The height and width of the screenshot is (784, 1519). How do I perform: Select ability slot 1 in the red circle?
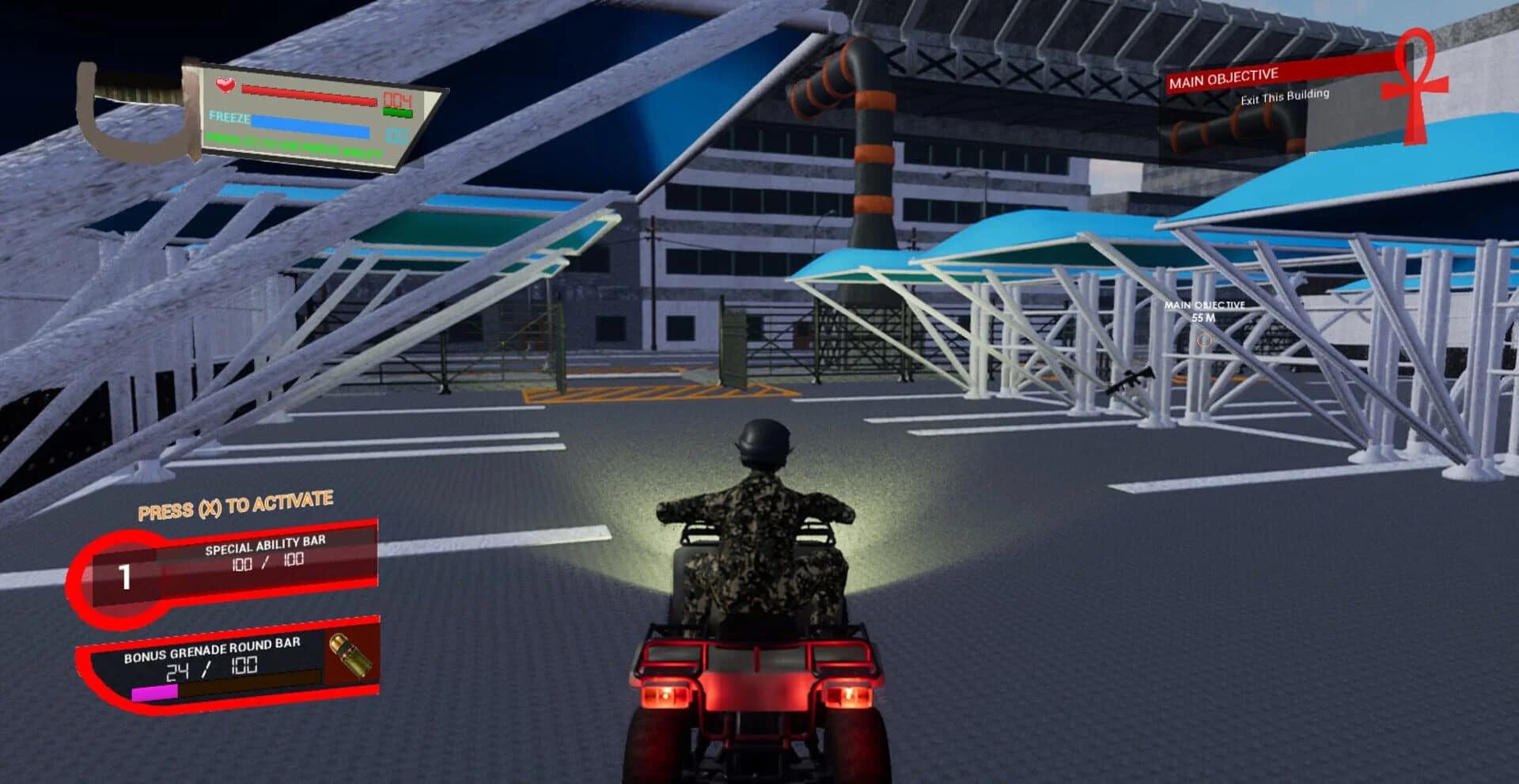point(124,578)
